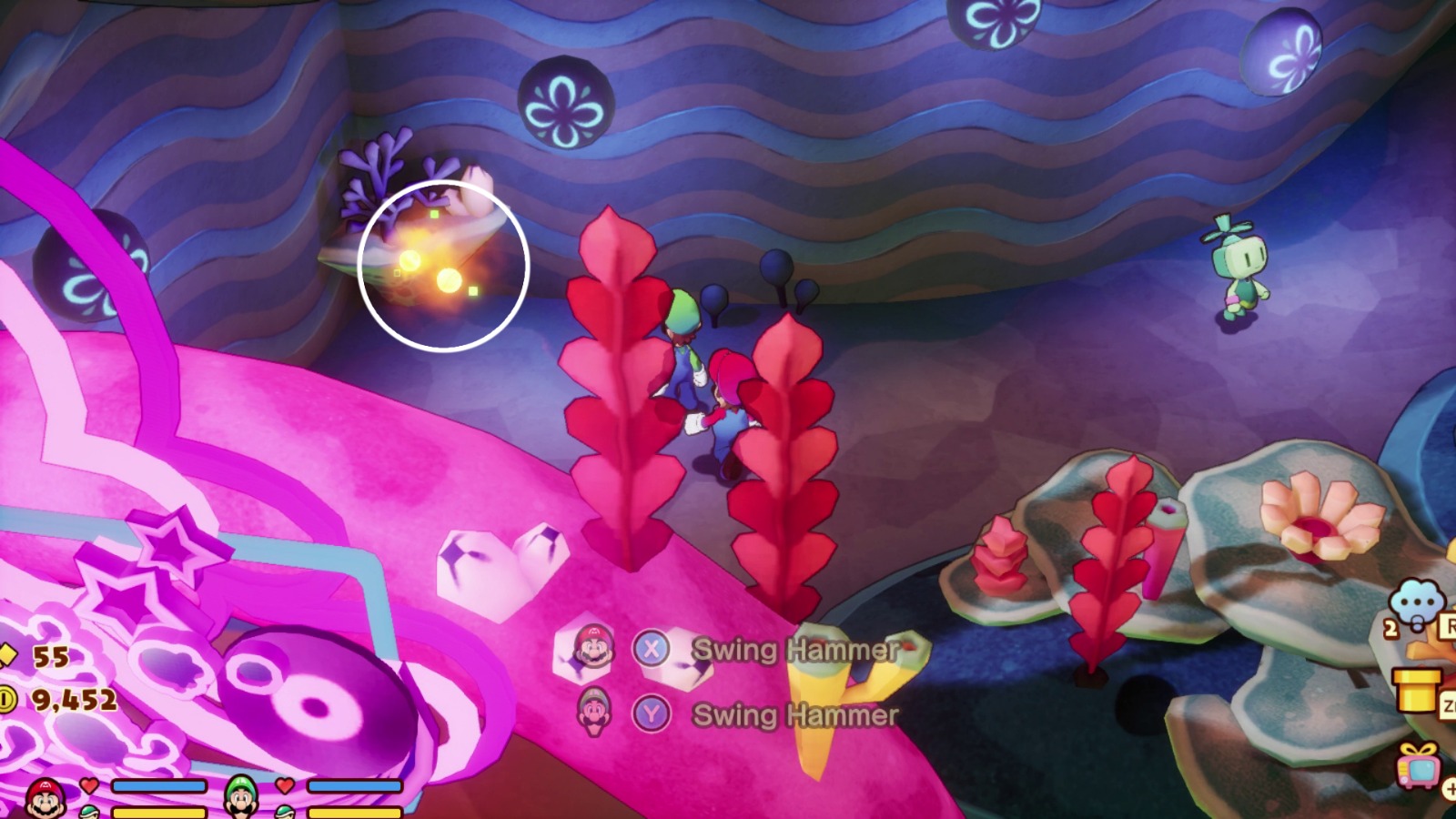The width and height of the screenshot is (1456, 819).
Task: Open the pink gift TV icon
Action: pyautogui.click(x=1418, y=769)
